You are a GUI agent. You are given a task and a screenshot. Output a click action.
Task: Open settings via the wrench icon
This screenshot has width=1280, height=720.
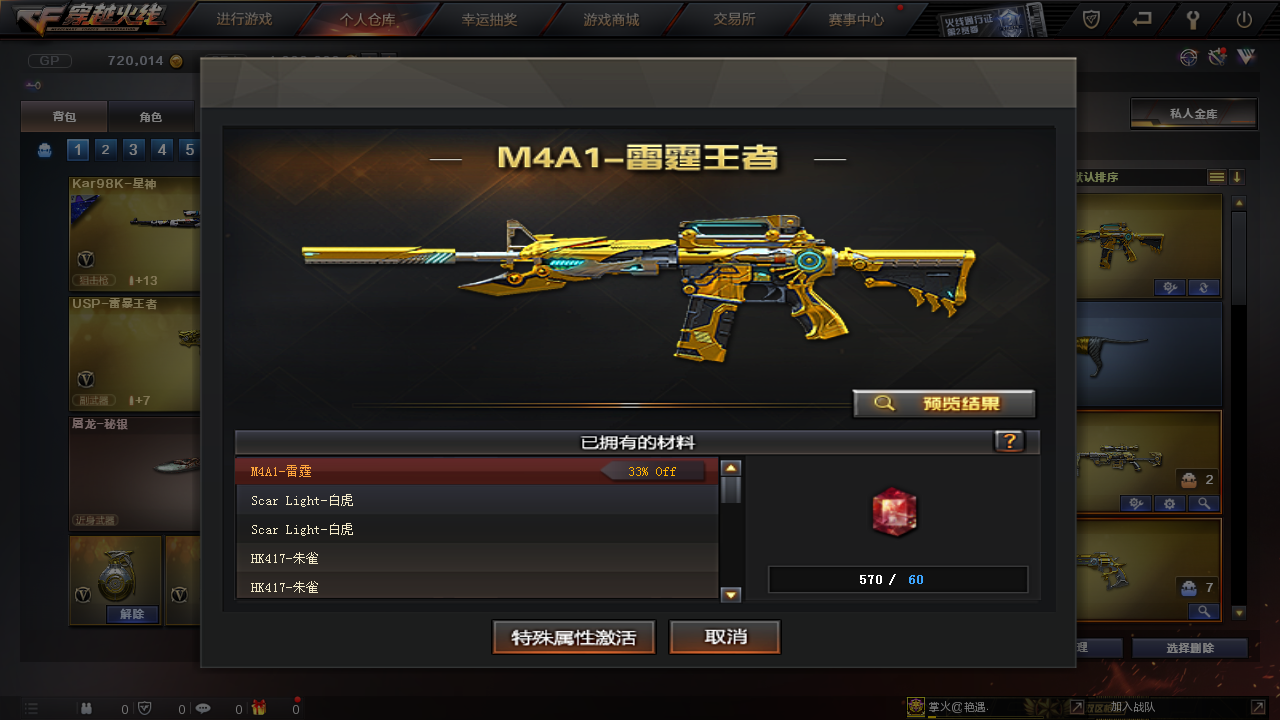click(x=1193, y=19)
